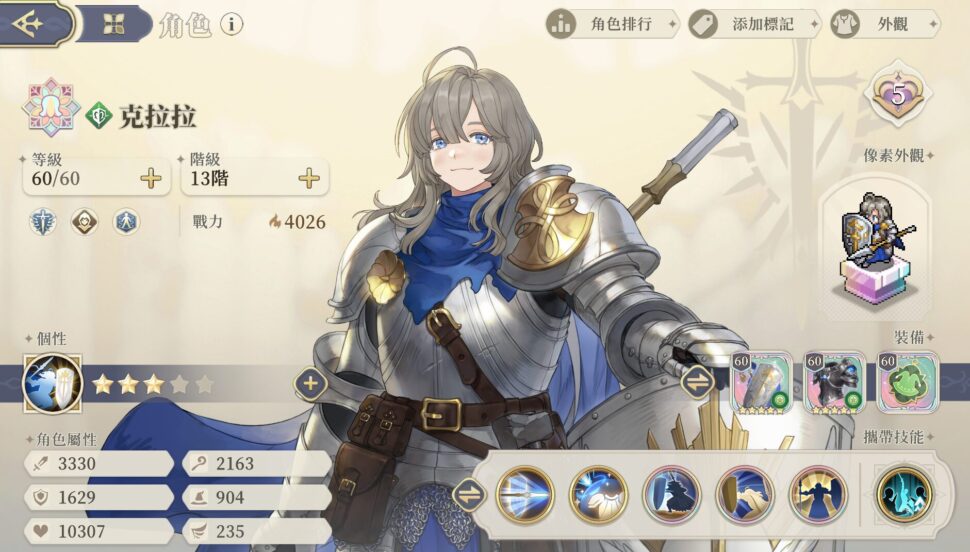The width and height of the screenshot is (970, 552).
Task: Open the 個性 personality shield portrait
Action: coord(51,384)
